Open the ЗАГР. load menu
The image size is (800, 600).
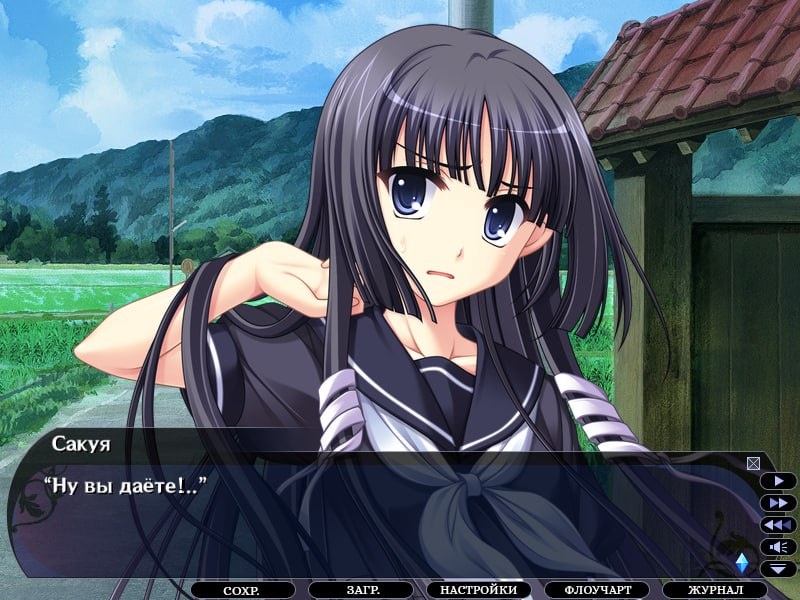(x=361, y=591)
